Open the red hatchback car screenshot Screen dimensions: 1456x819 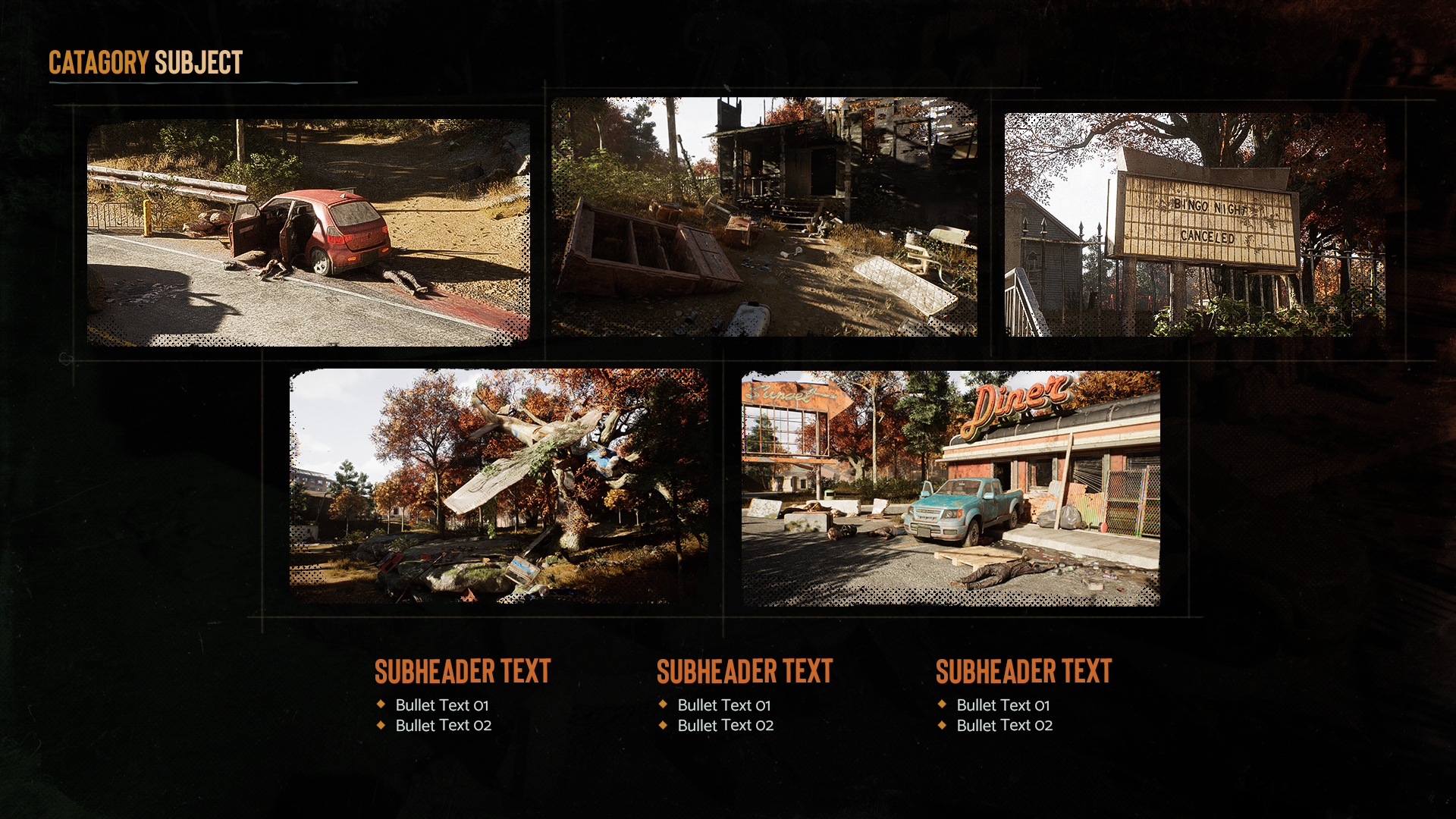[x=308, y=232]
